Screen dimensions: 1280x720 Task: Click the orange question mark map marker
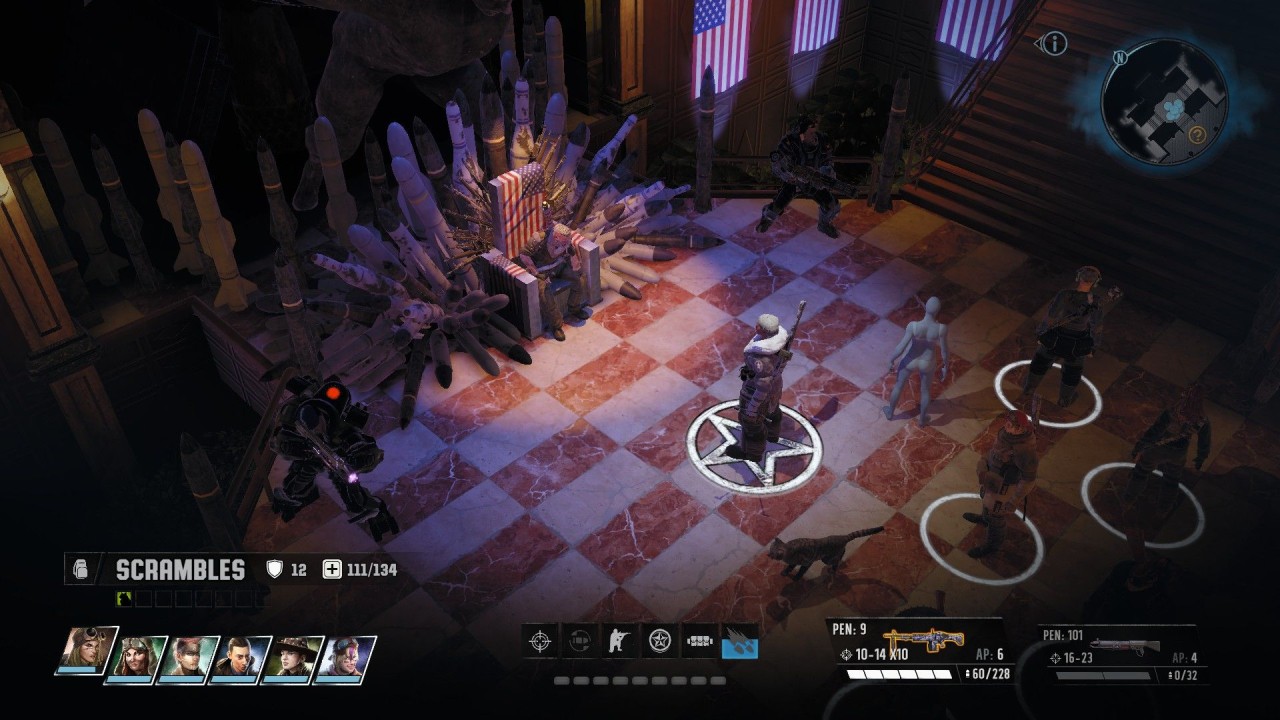[1196, 133]
